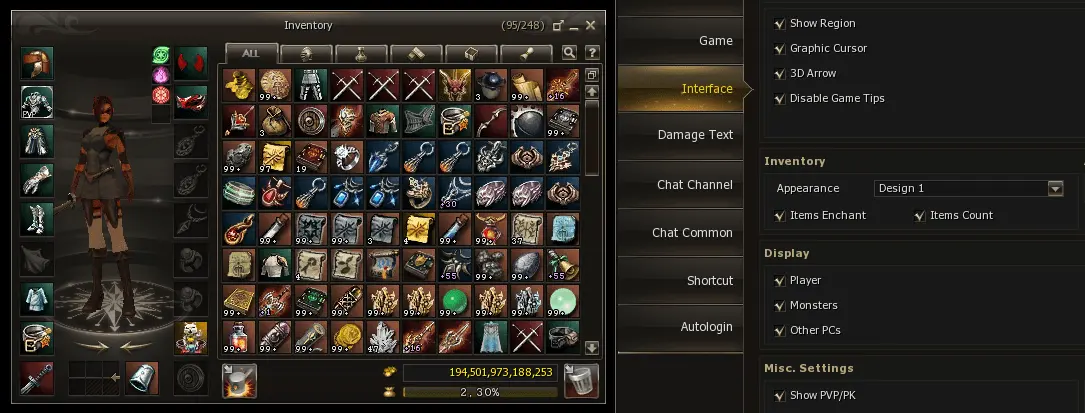Toggle the Items Enchant checkbox

tap(780, 215)
